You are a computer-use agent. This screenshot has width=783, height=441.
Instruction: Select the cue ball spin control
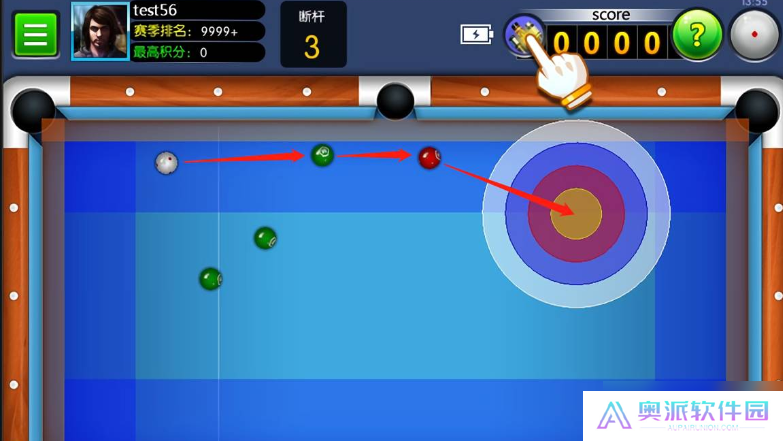pos(753,37)
